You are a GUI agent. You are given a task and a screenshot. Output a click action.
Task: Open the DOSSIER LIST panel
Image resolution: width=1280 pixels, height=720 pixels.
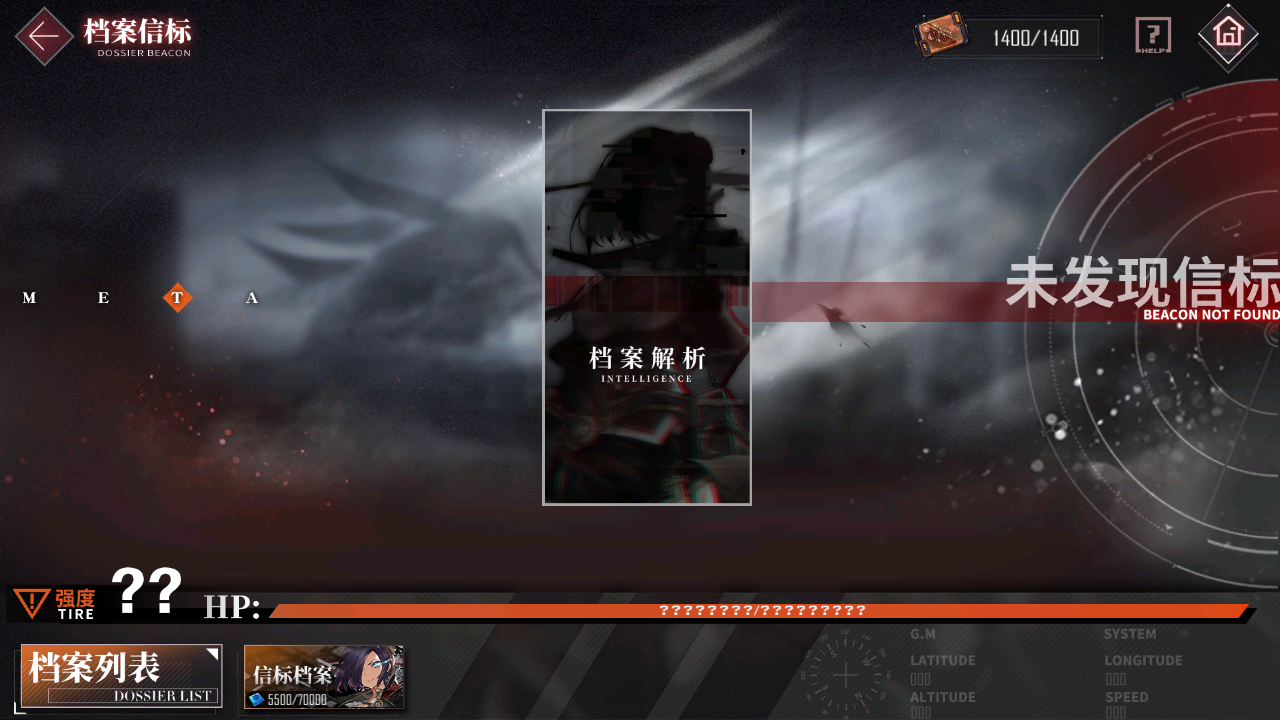[120, 676]
